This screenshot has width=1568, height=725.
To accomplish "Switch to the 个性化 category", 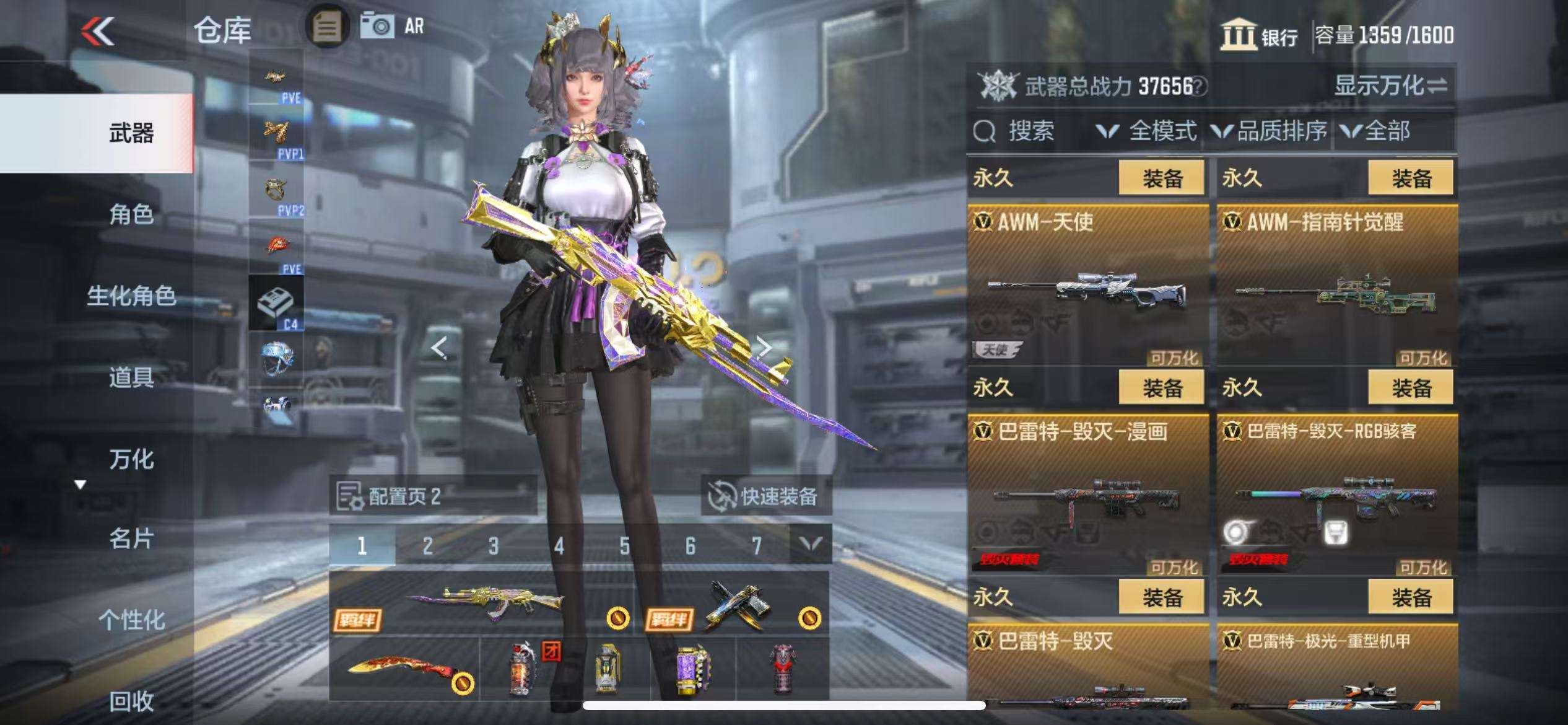I will 131,620.
